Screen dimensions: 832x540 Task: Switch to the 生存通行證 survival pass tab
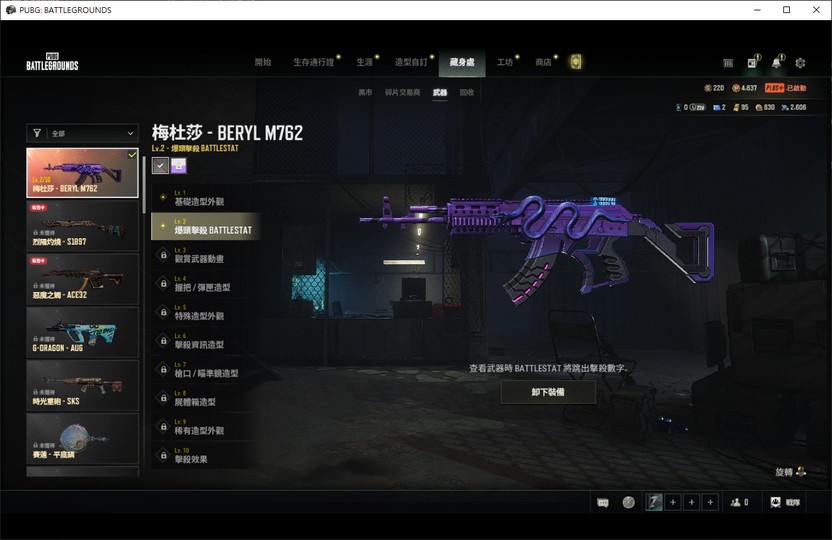pyautogui.click(x=314, y=62)
